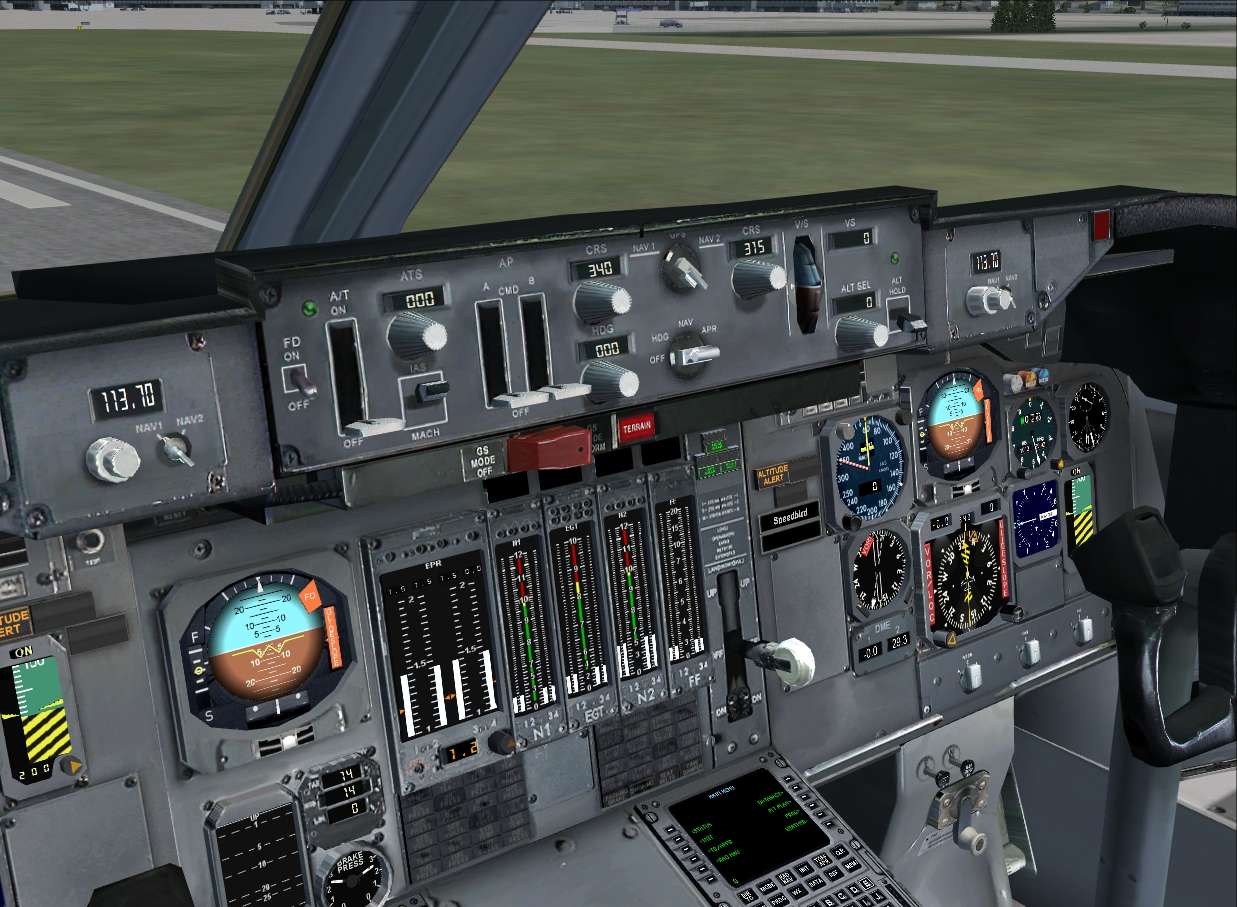Turn the ATS speed selector knob

[x=413, y=335]
